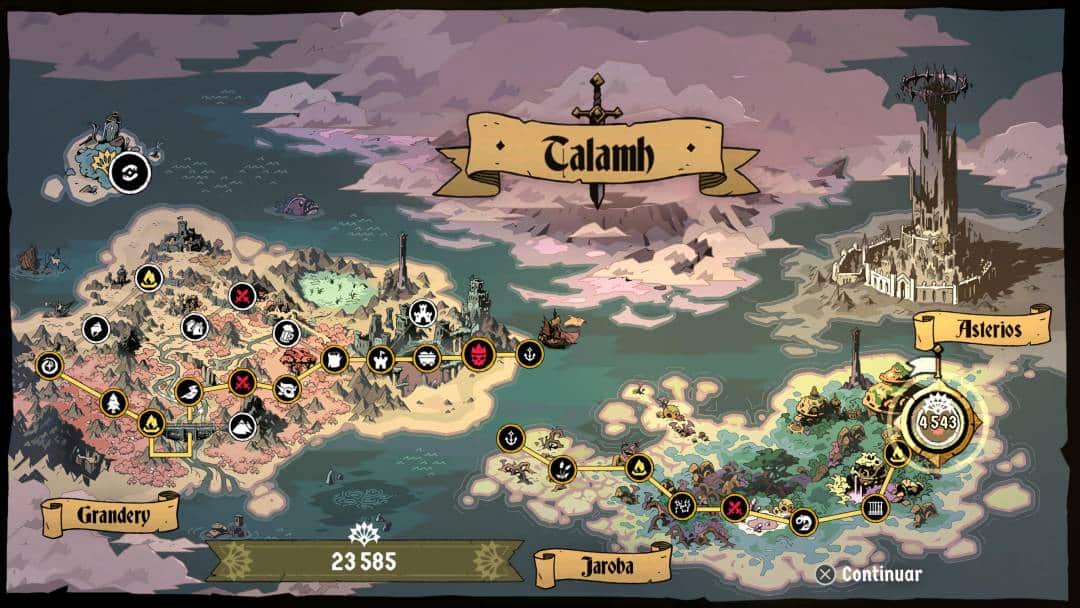Image resolution: width=1080 pixels, height=608 pixels.
Task: Choose the horned mask node in Grandery
Action: pyautogui.click(x=288, y=387)
